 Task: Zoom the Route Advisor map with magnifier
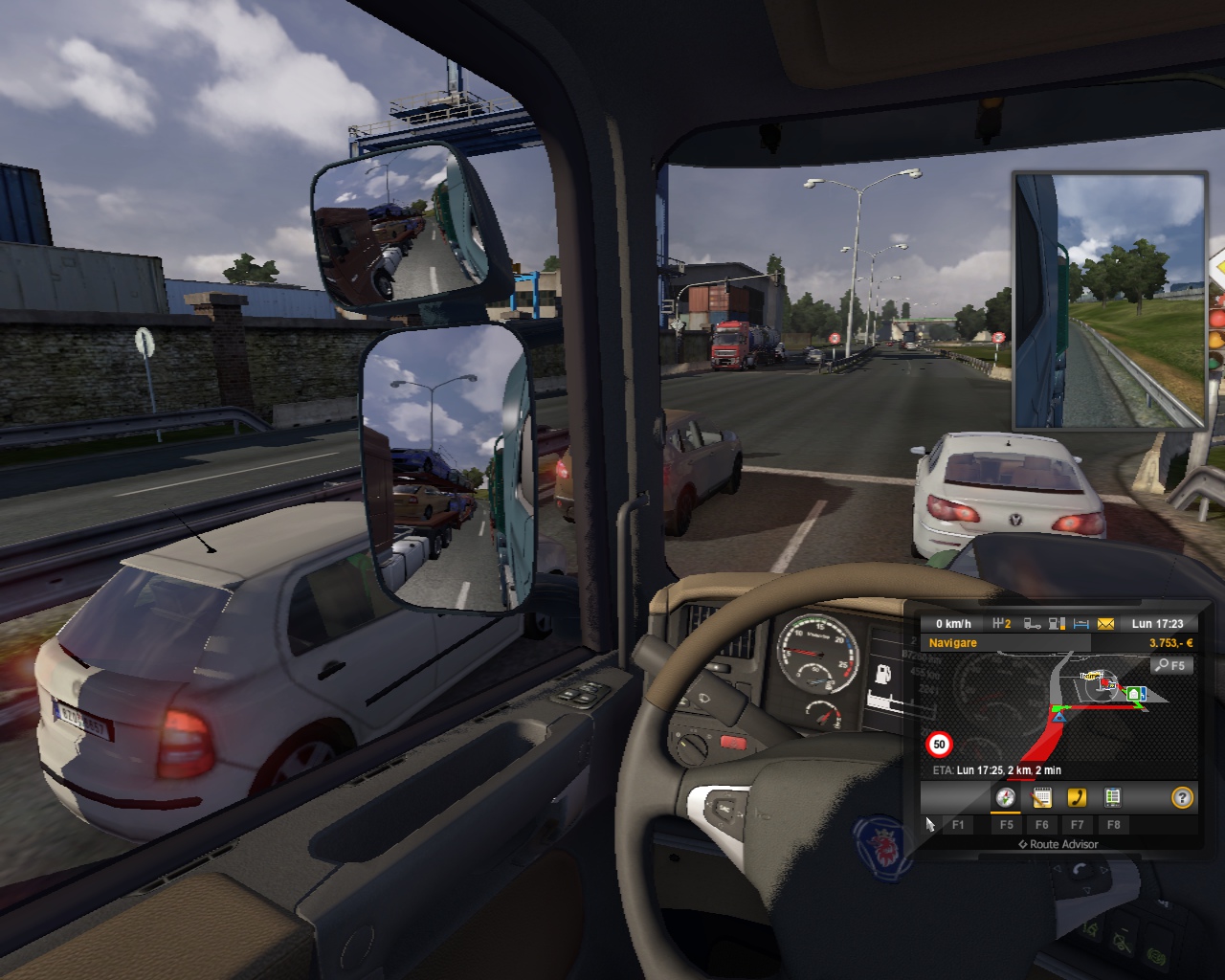[x=1171, y=665]
